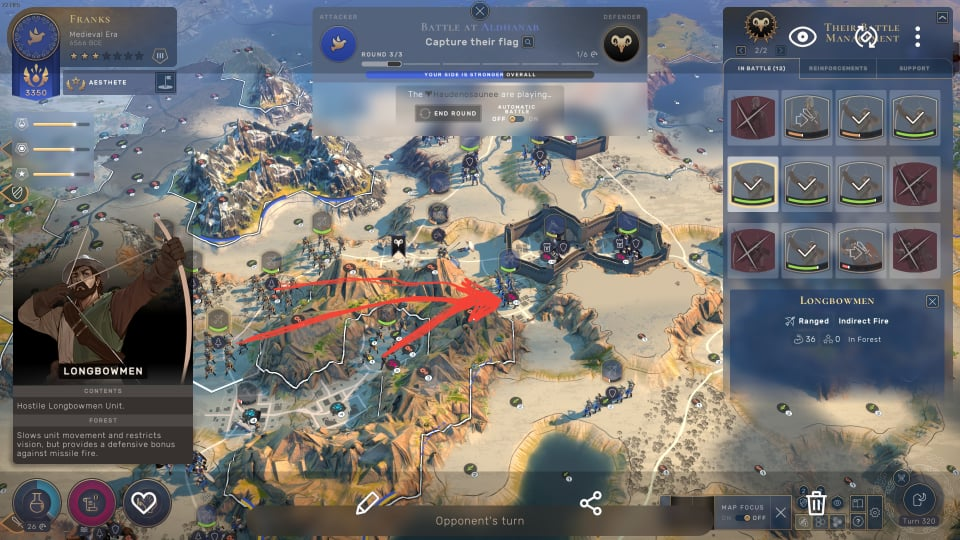Click the eye visibility overlay icon
This screenshot has width=960, height=540.
tap(802, 37)
